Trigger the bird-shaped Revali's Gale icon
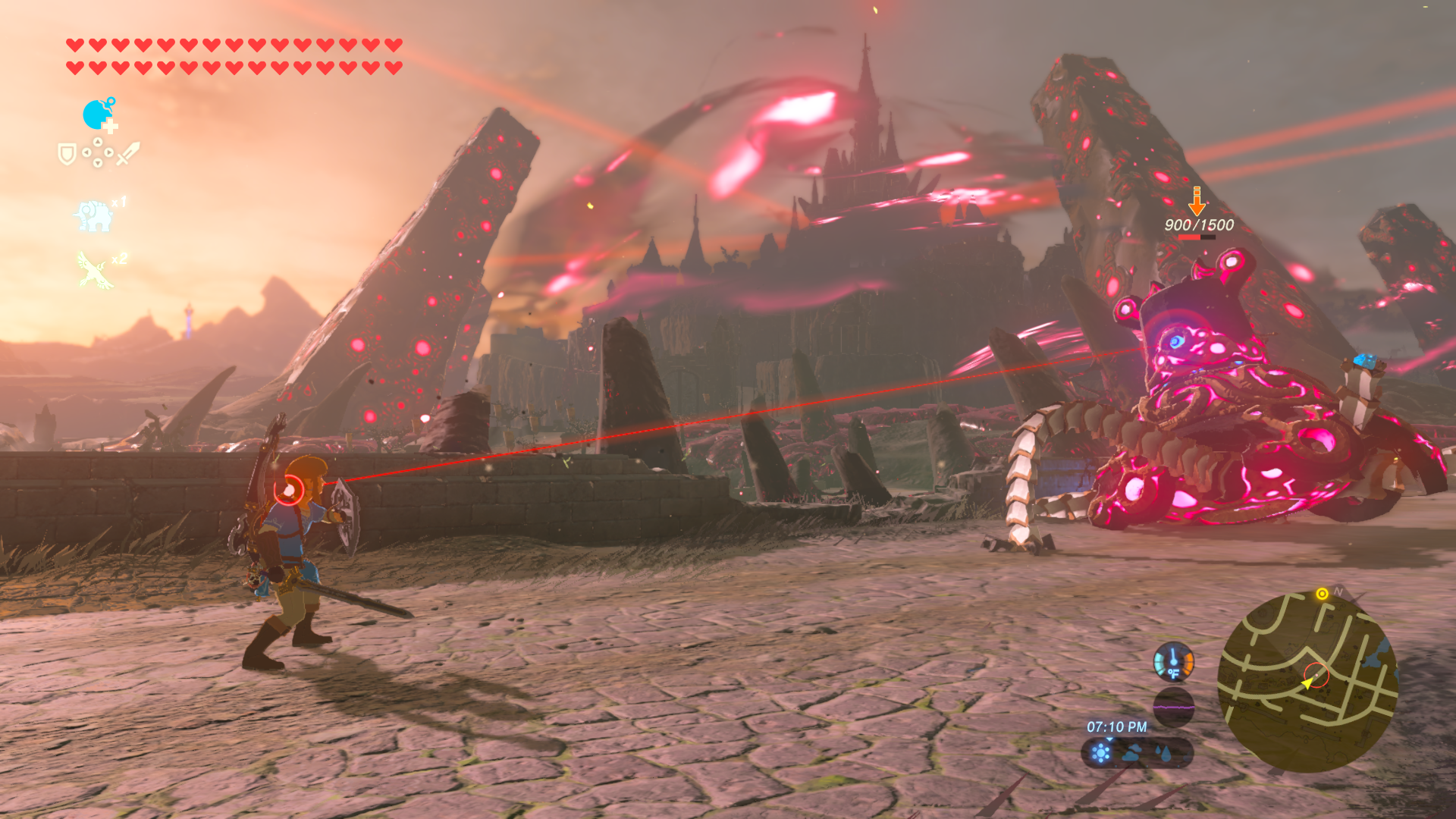 coord(94,270)
